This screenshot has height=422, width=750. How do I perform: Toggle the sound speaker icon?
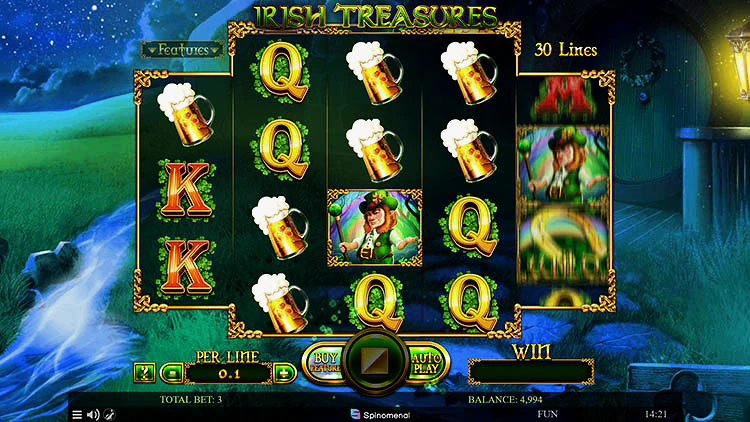pos(93,414)
